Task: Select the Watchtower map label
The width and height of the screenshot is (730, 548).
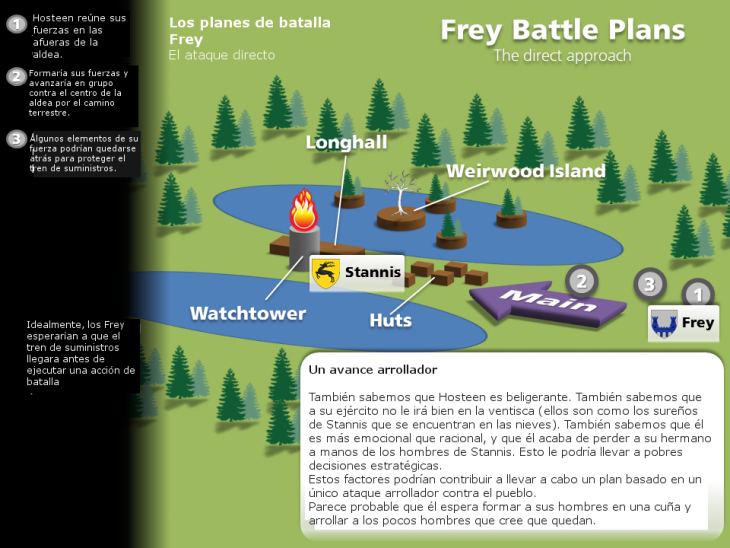Action: [248, 313]
